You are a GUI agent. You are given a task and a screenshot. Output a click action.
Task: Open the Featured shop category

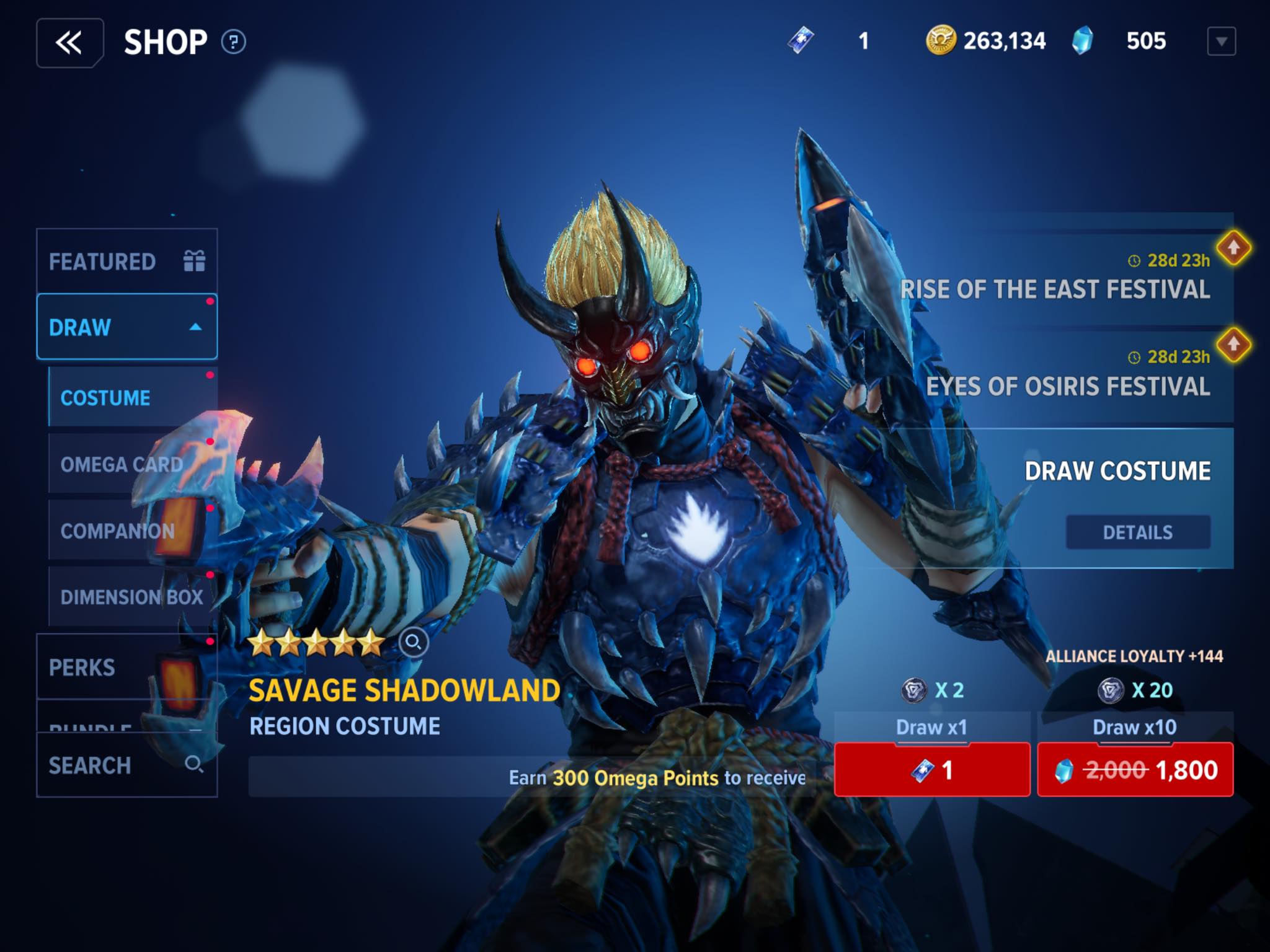click(x=127, y=262)
